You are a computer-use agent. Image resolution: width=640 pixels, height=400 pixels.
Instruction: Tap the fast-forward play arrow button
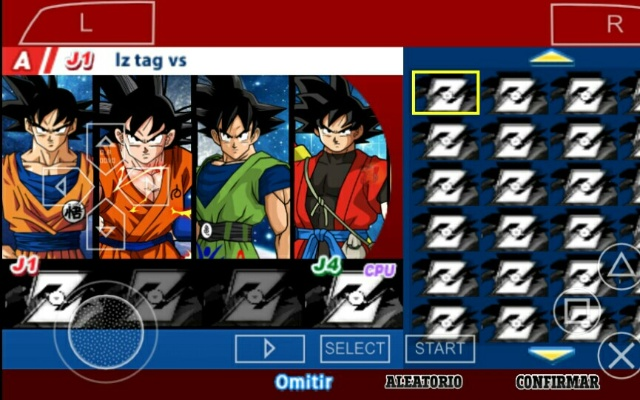click(269, 348)
